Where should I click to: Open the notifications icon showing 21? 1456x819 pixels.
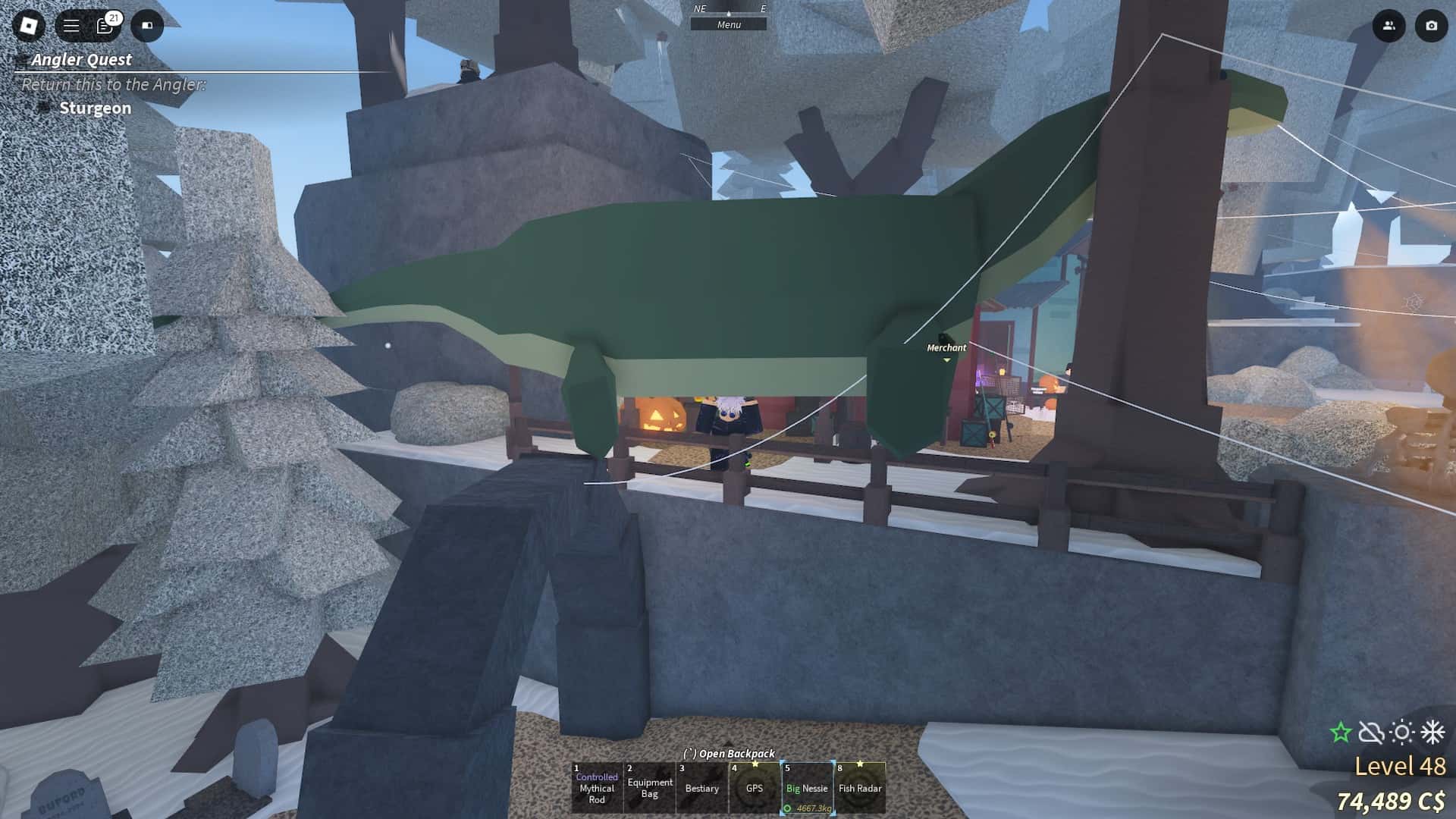click(x=105, y=26)
